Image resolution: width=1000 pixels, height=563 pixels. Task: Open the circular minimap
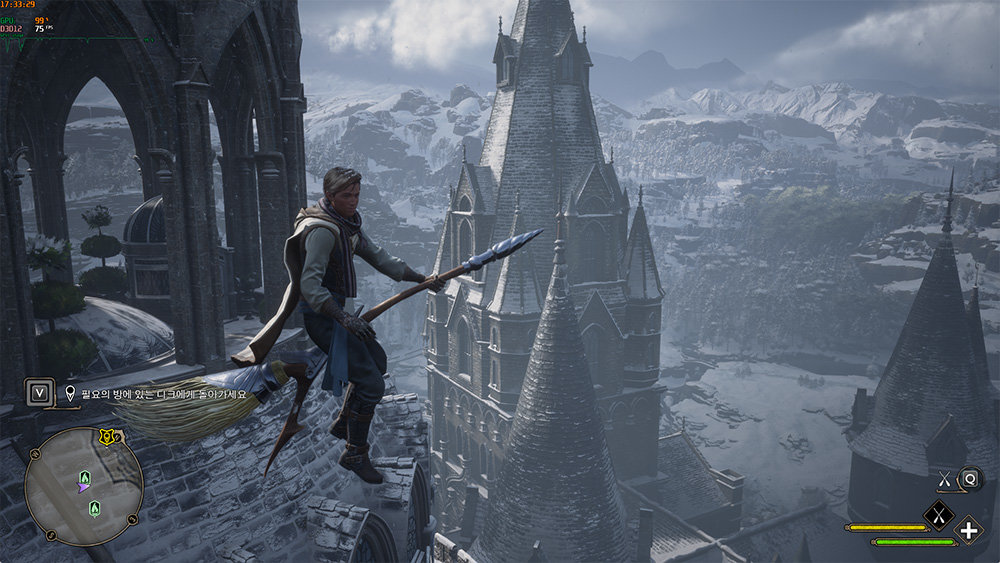[84, 486]
